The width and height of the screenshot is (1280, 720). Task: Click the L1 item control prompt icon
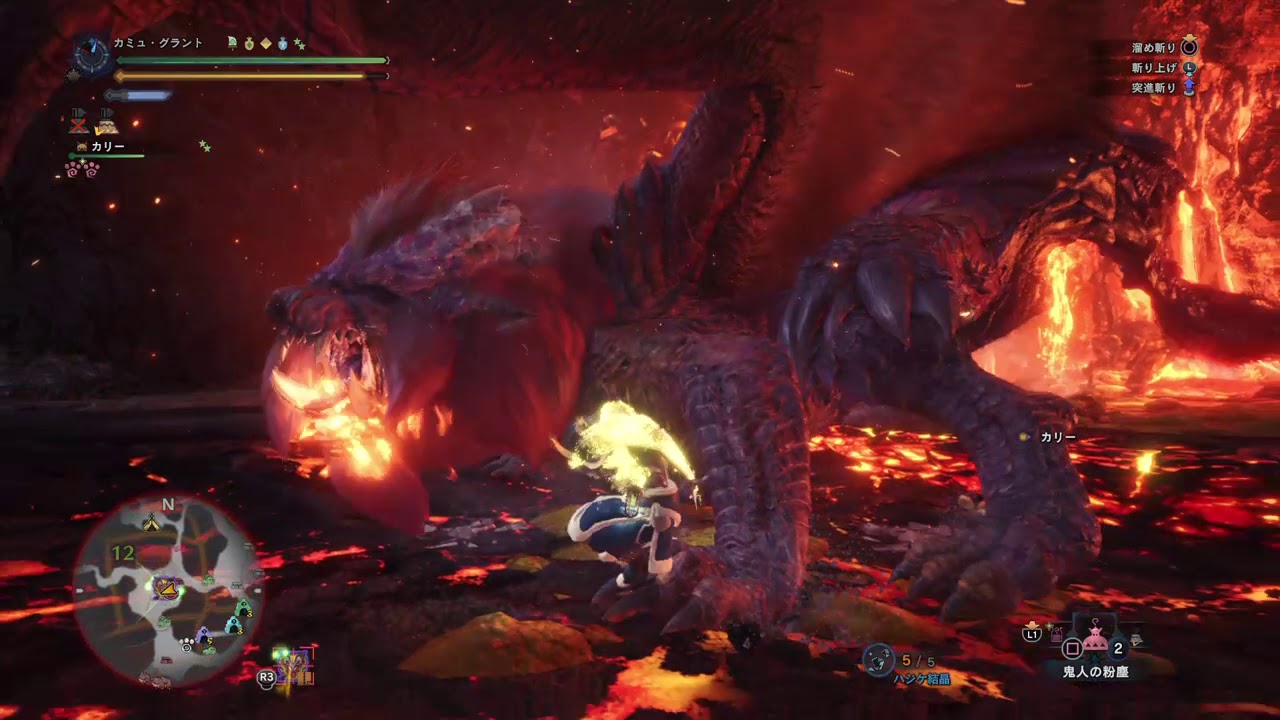[x=1031, y=634]
